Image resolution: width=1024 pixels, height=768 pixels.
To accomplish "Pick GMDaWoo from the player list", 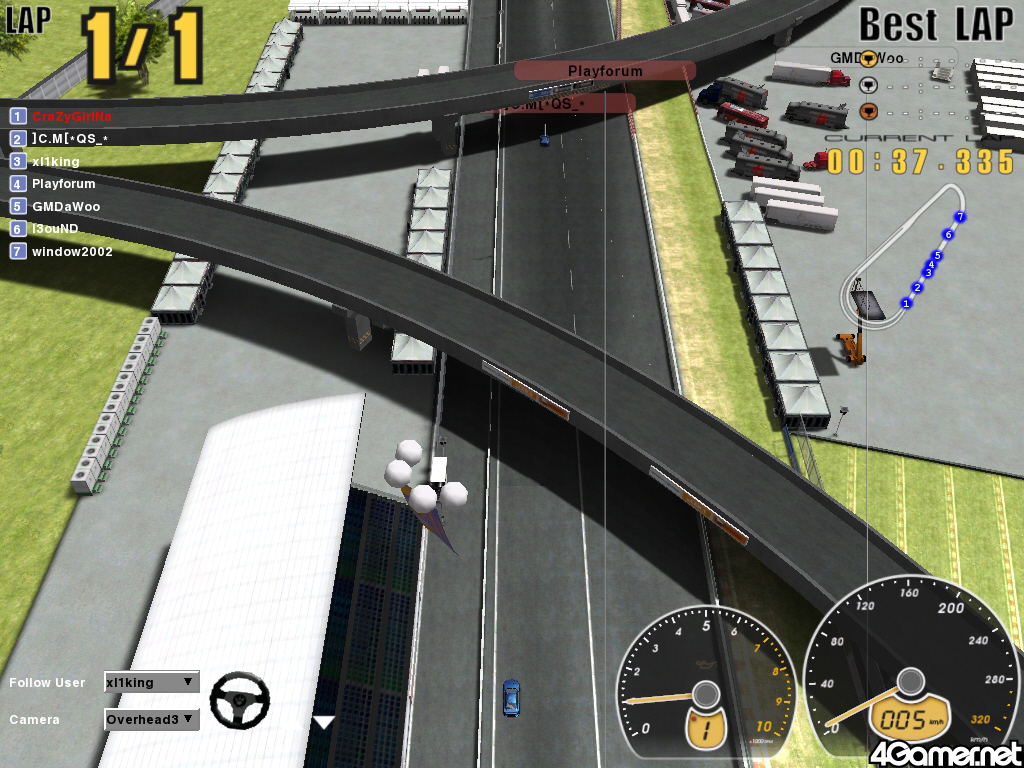I will pos(66,207).
